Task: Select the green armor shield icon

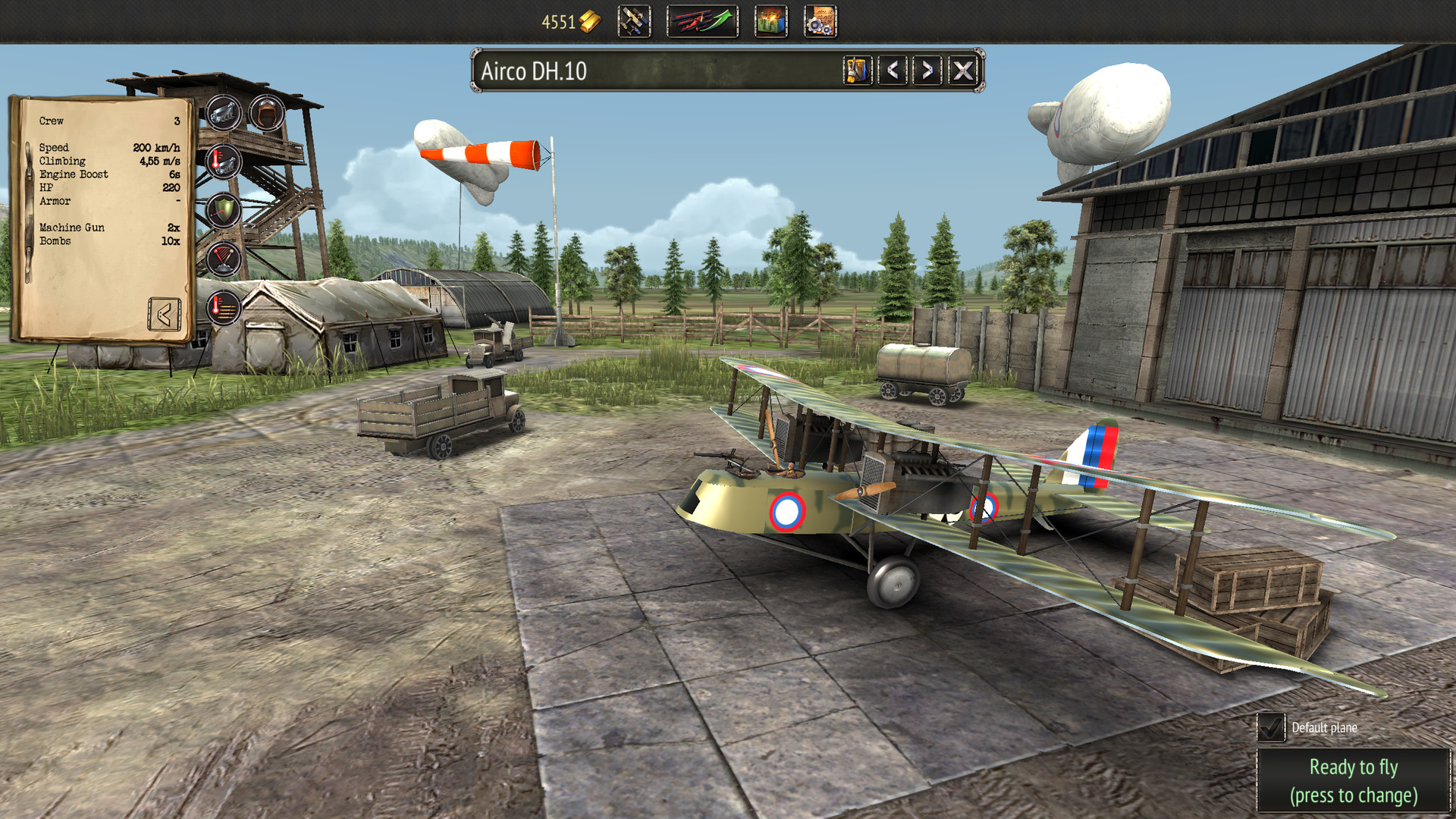Action: coord(223,209)
